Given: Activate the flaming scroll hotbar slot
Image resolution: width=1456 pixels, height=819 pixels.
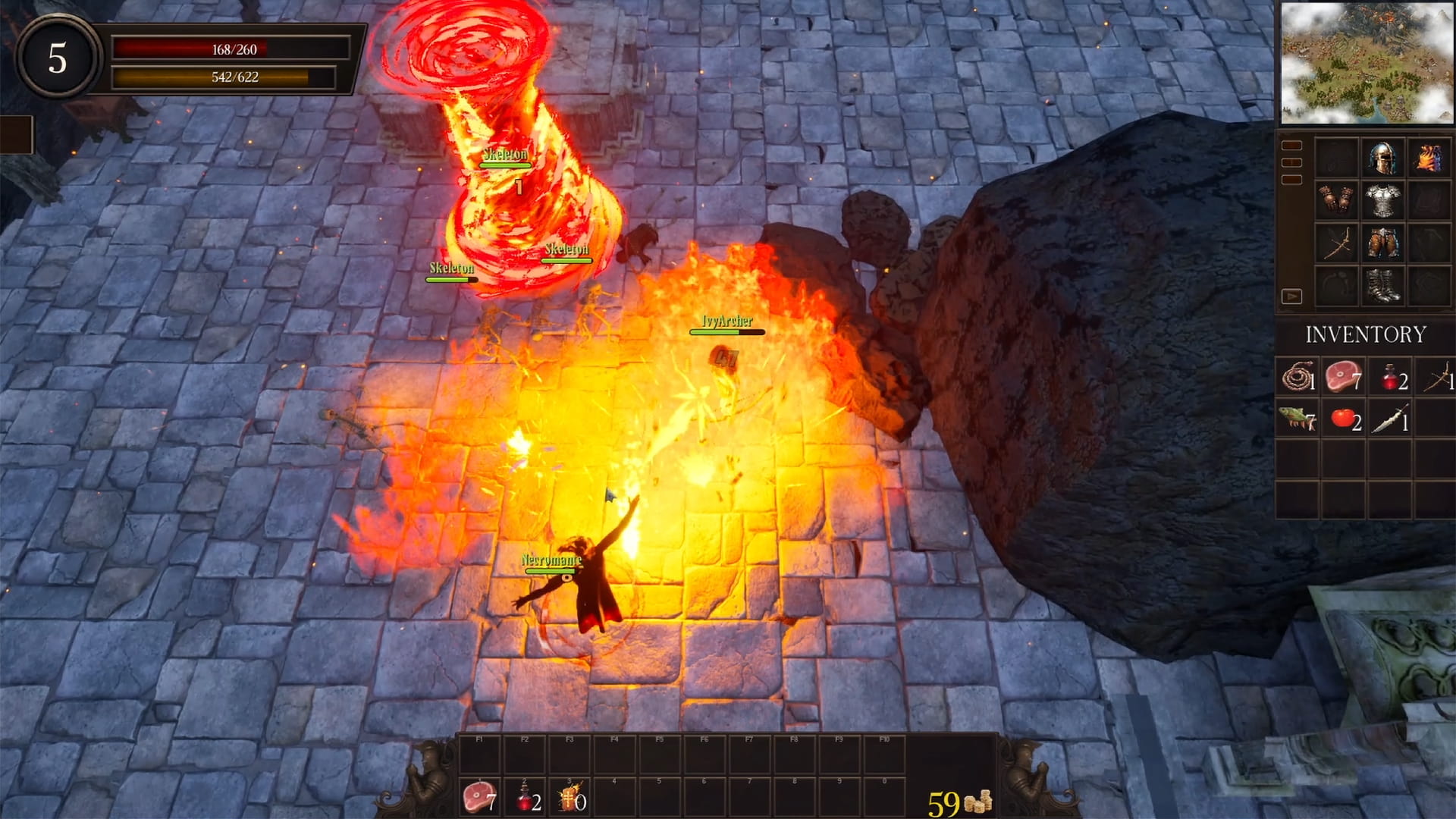Looking at the screenshot, I should coord(570,798).
